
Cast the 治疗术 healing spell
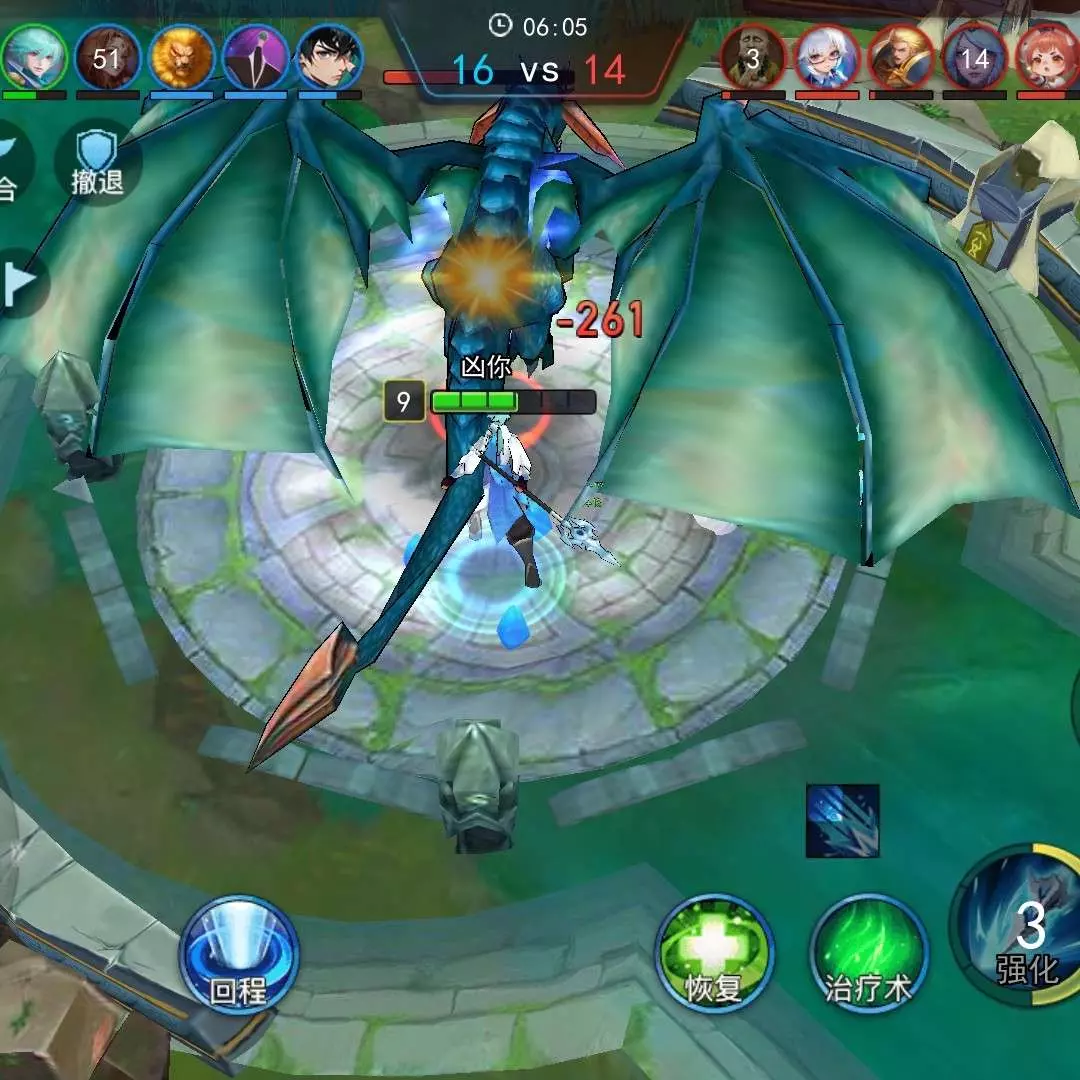click(x=869, y=953)
